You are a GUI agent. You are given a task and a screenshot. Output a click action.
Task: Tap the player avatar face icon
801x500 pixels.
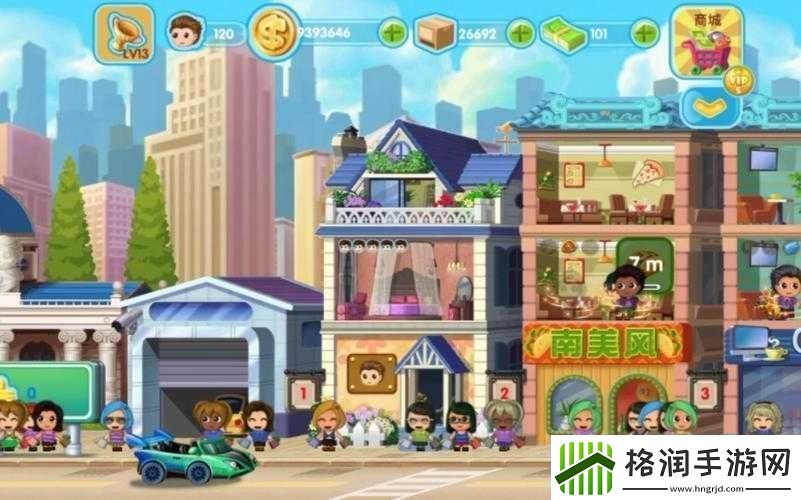(x=183, y=33)
